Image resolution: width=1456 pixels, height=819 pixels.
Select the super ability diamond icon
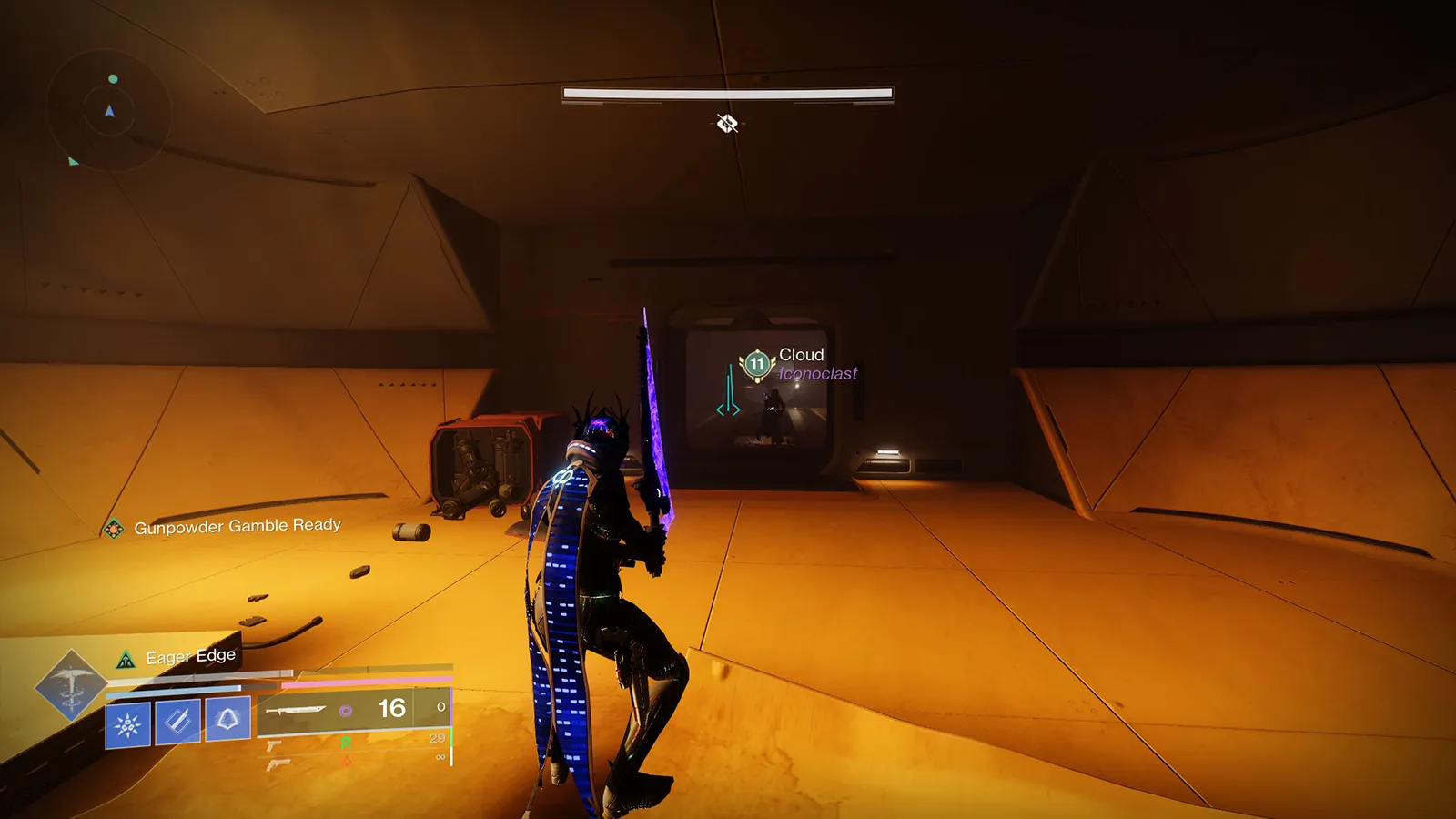click(x=70, y=686)
